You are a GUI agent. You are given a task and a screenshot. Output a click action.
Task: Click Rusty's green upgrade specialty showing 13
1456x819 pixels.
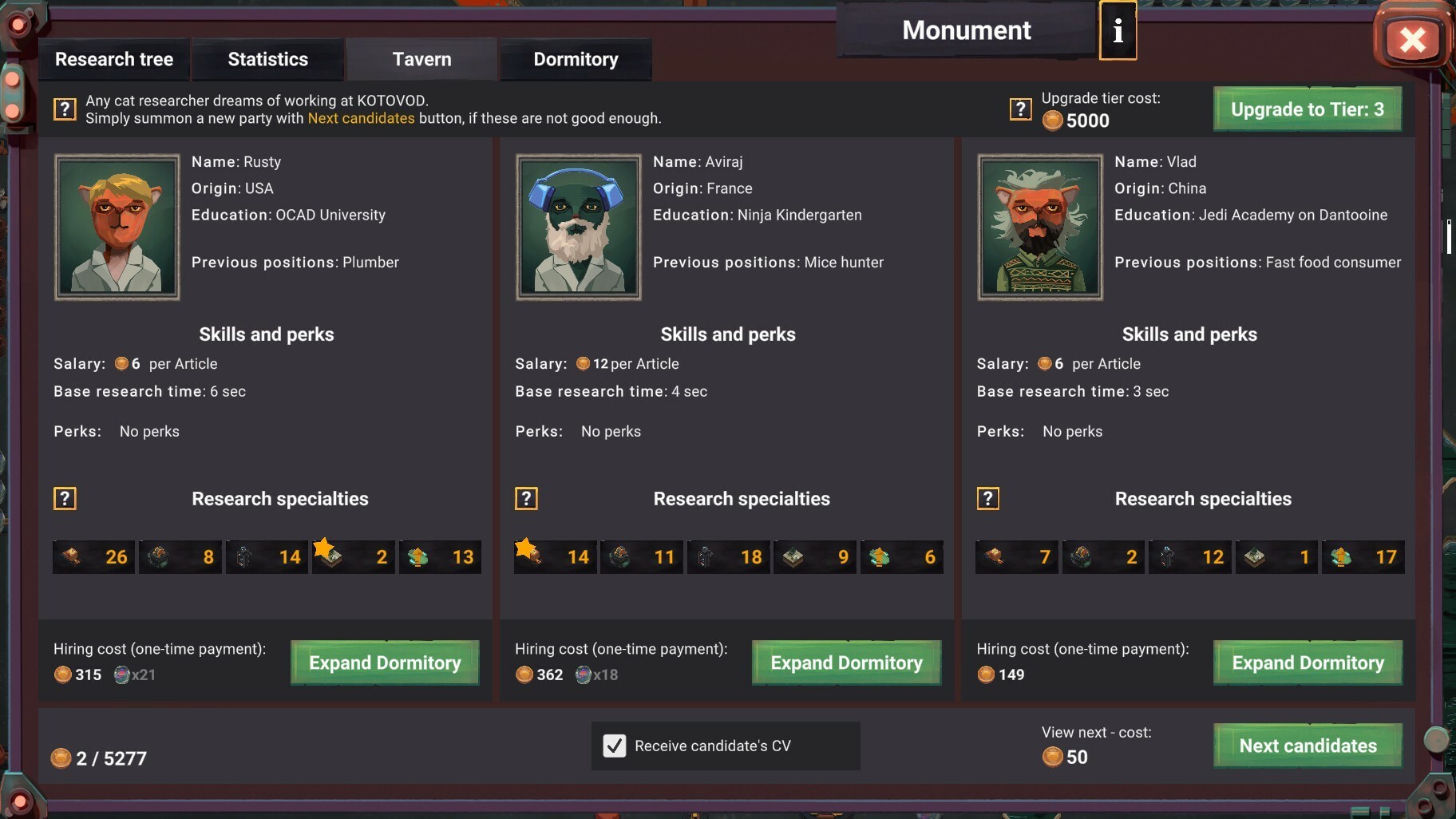point(440,556)
